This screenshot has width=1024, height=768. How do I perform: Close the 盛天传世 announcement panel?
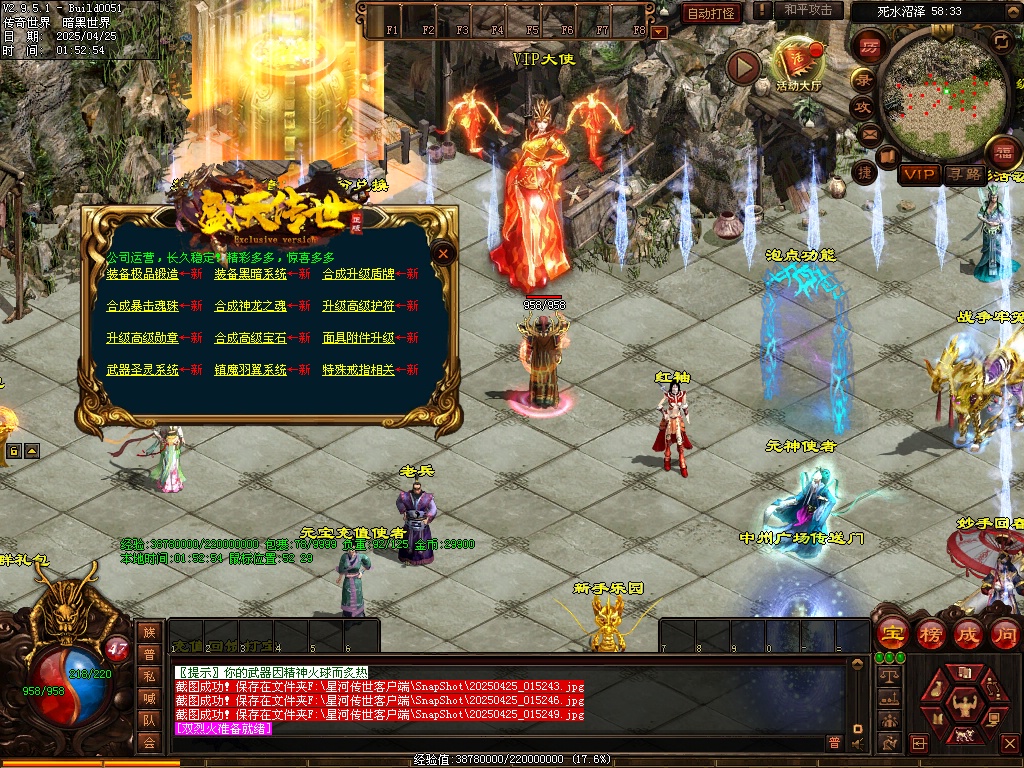(443, 254)
